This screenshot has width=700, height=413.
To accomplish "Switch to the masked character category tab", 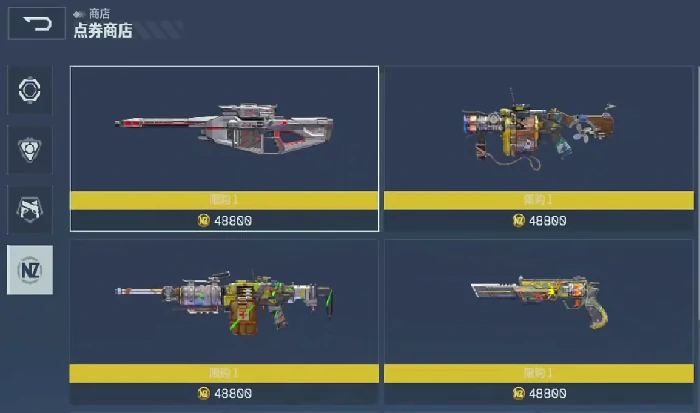I will click(x=30, y=209).
